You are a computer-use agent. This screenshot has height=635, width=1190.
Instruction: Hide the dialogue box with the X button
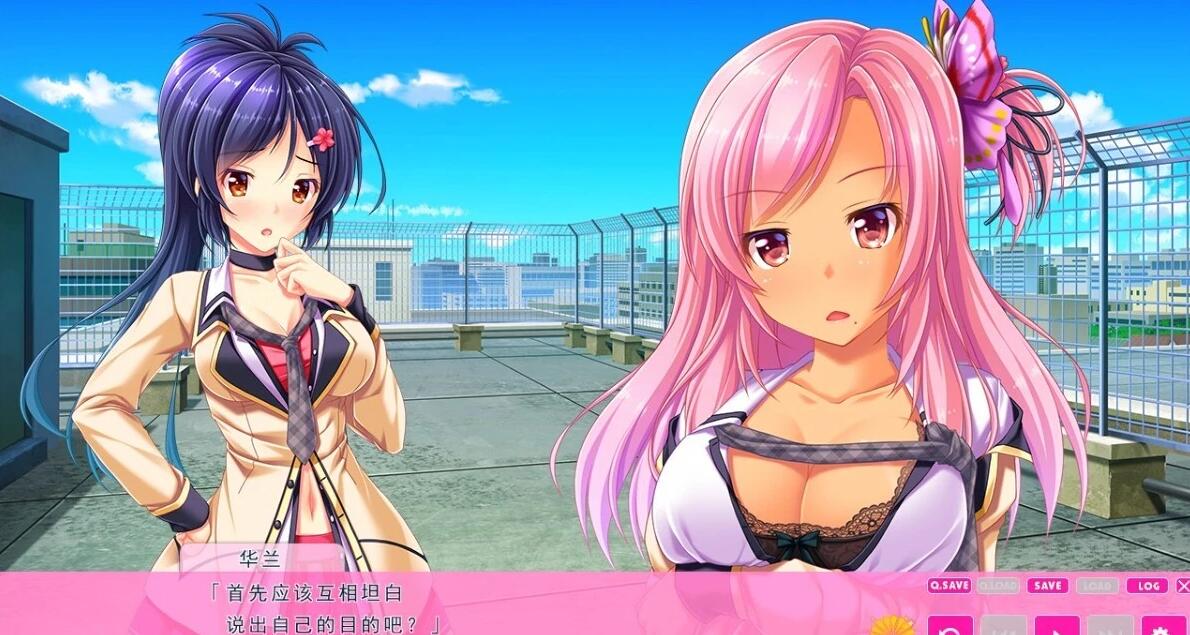[x=1183, y=586]
